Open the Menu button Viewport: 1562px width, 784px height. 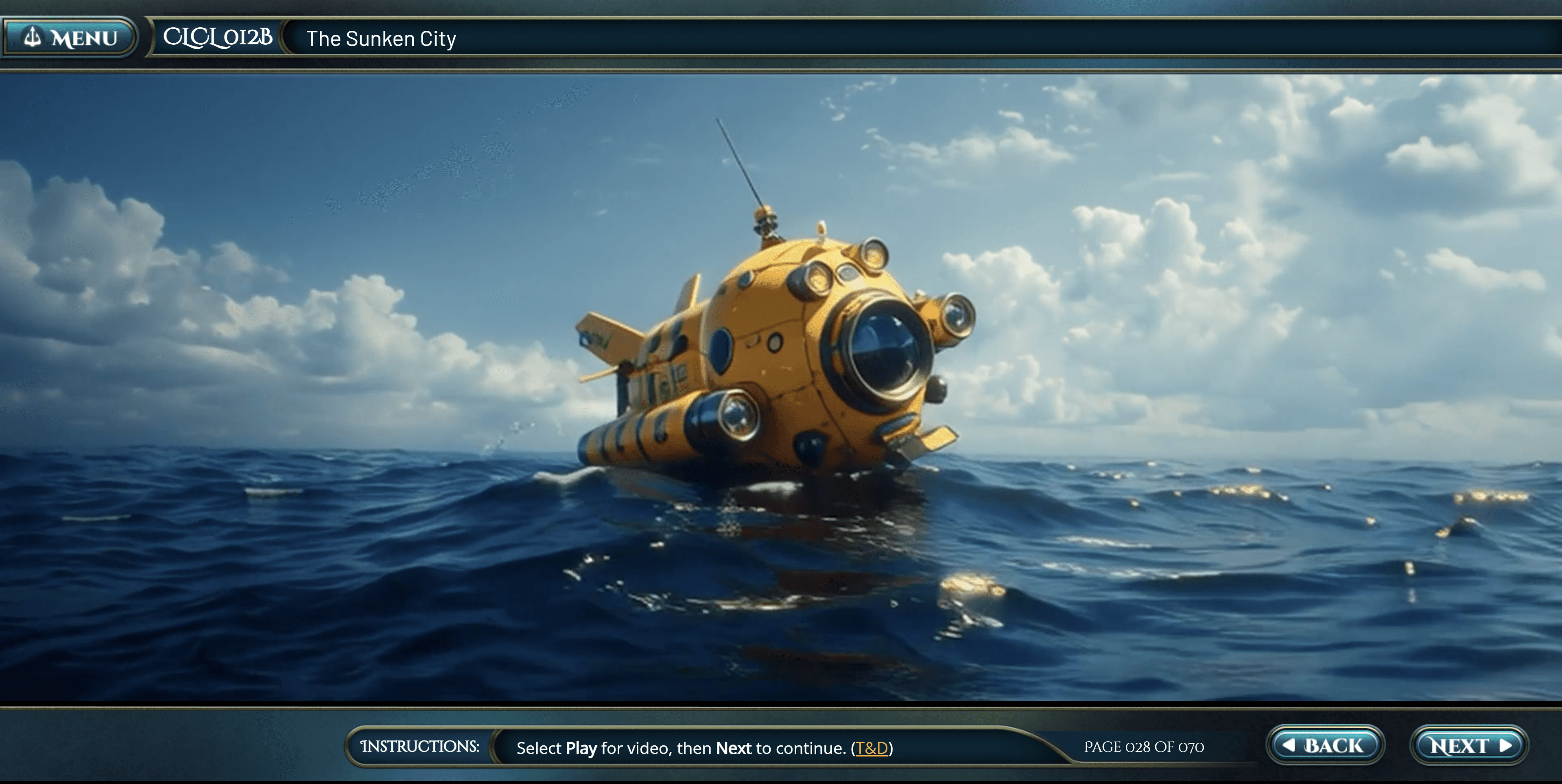point(70,37)
